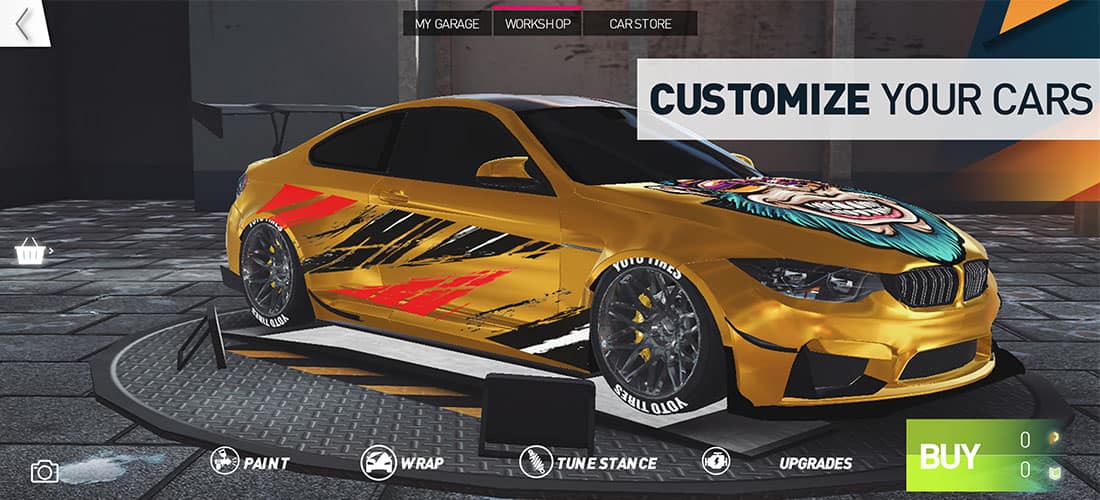Choose the Wrap customization option
The image size is (1100, 500).
pos(402,463)
